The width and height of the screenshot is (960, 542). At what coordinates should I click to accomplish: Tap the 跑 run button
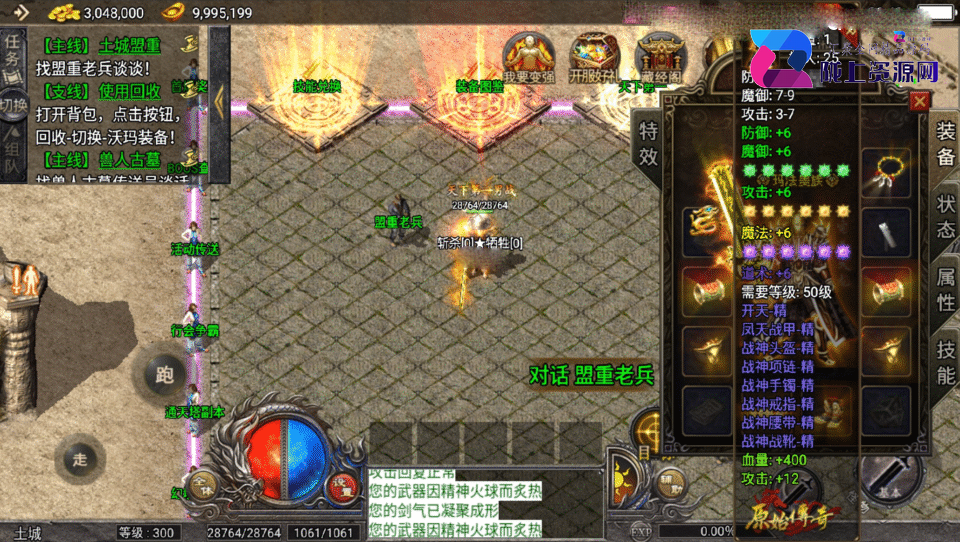(164, 375)
